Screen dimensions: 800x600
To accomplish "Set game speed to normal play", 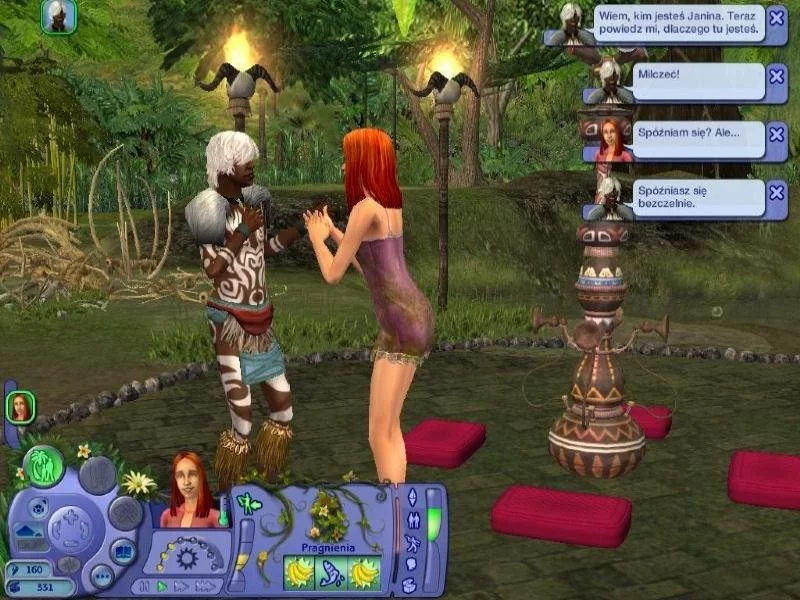I will pyautogui.click(x=163, y=586).
